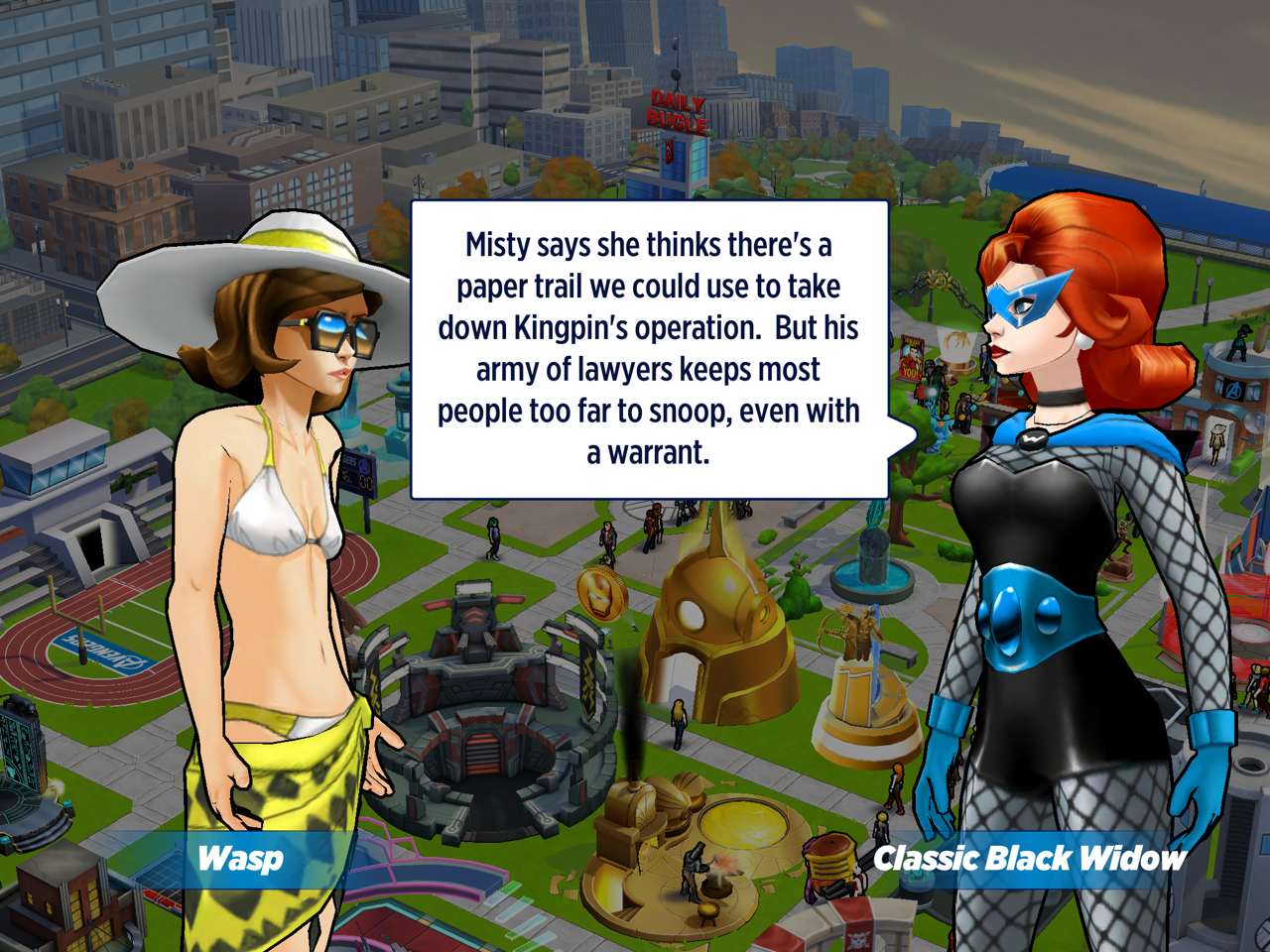The width and height of the screenshot is (1270, 952).
Task: Click the speech bubble to continue dialogue
Action: 649,349
